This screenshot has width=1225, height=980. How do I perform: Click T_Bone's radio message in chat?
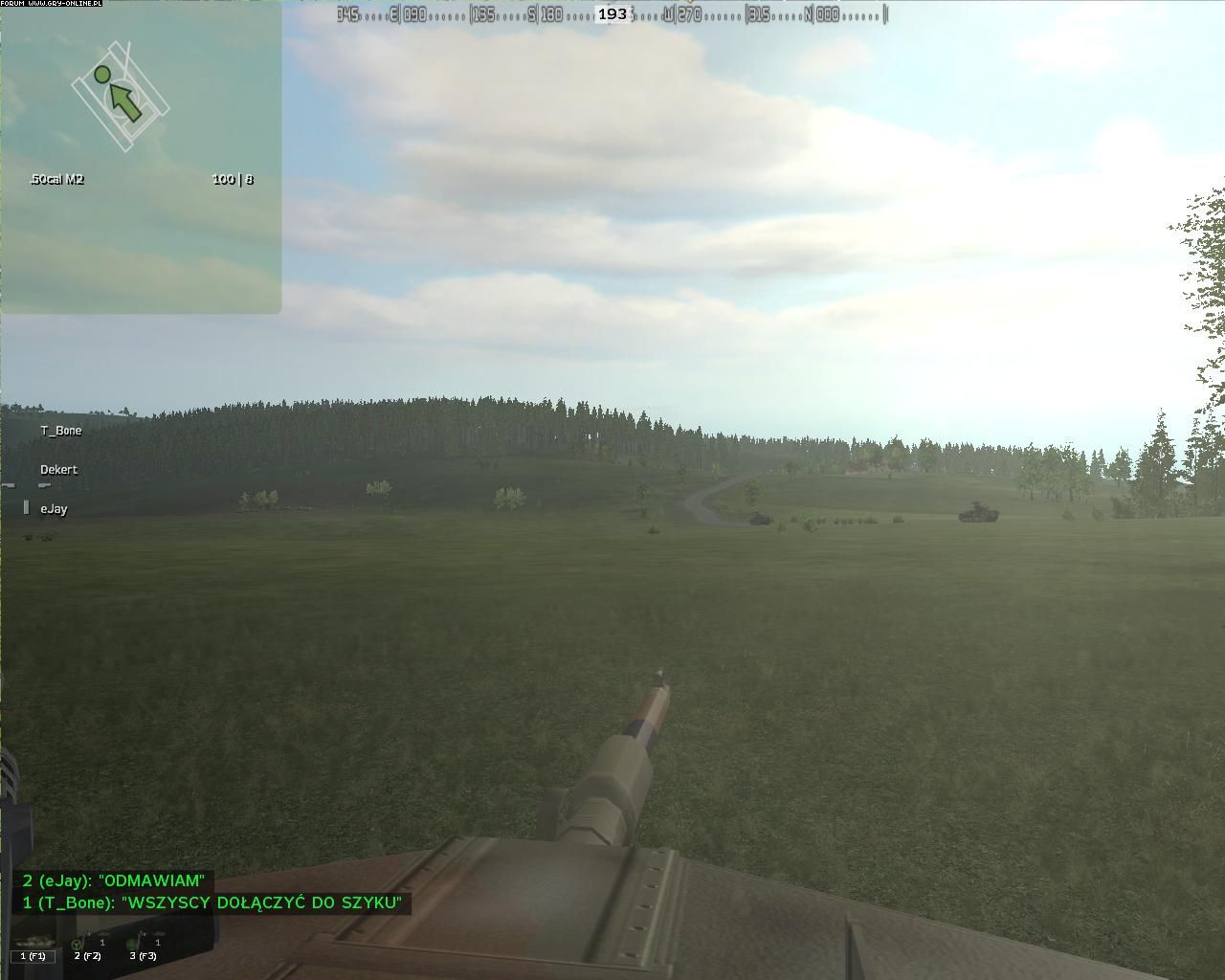(x=212, y=902)
